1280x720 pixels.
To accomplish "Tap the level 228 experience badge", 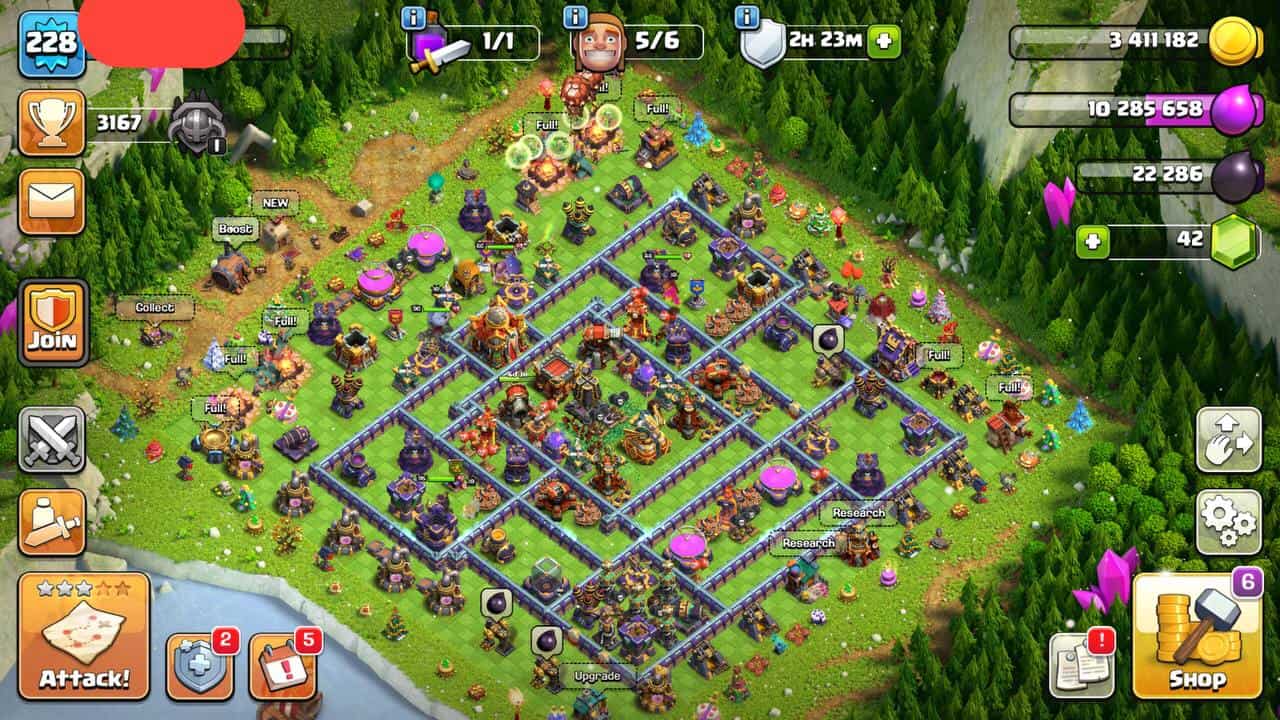I will click(x=51, y=43).
